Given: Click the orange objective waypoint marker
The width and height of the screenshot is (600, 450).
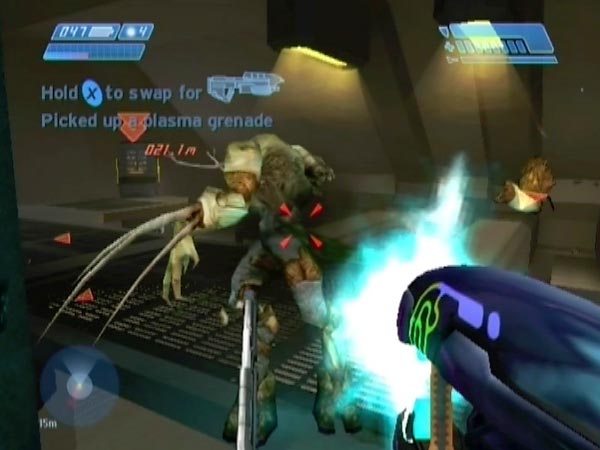Looking at the screenshot, I should [x=132, y=128].
